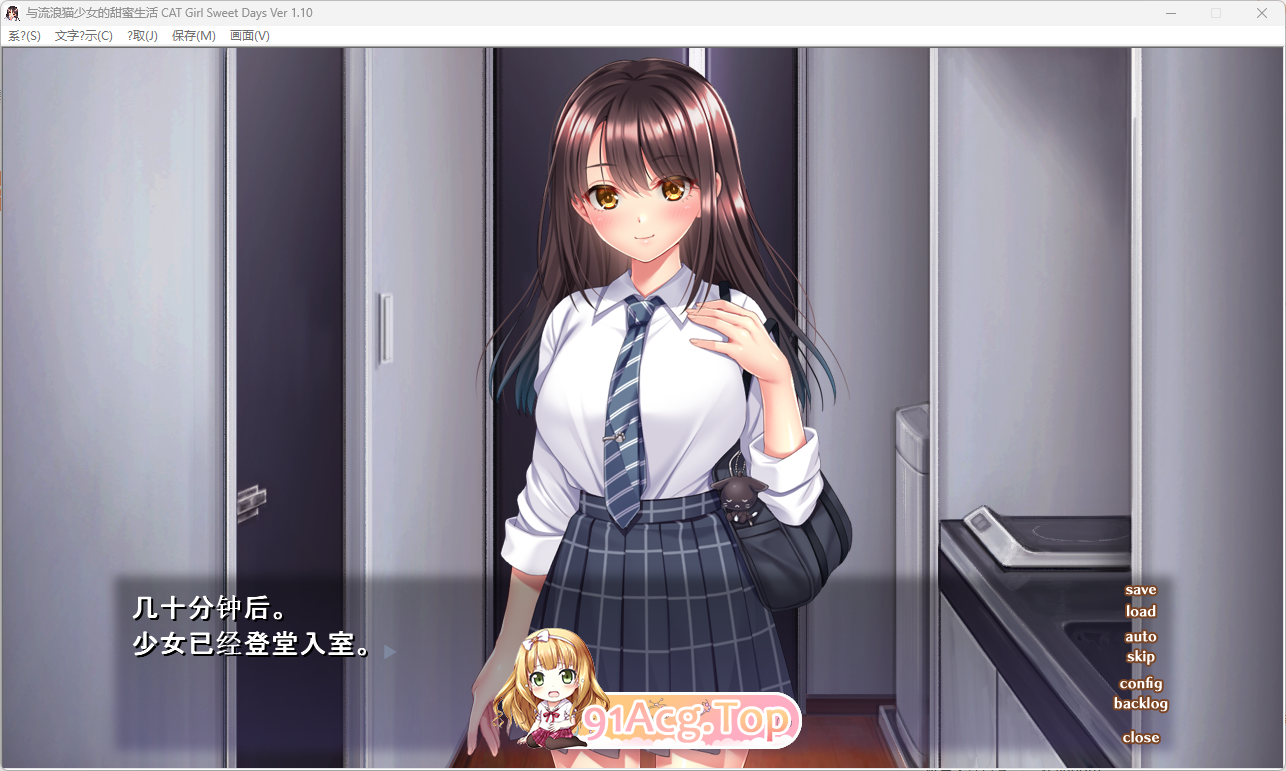Click the window title bar text
The height and width of the screenshot is (771, 1286).
[170, 12]
